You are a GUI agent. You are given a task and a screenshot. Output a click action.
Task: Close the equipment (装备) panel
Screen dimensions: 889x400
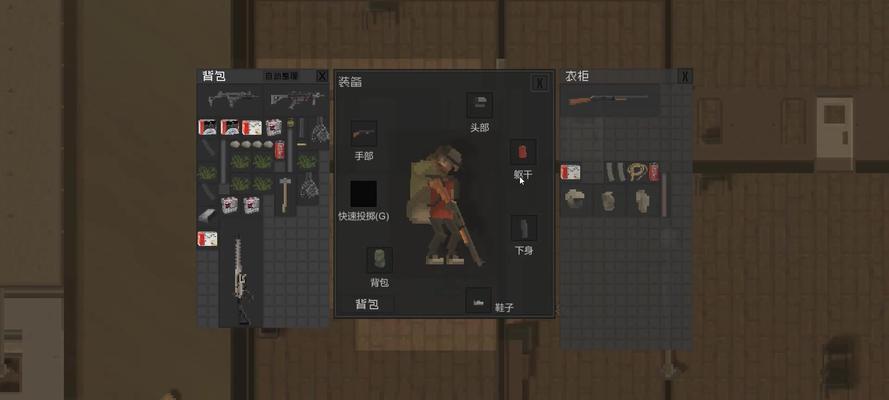coord(539,83)
